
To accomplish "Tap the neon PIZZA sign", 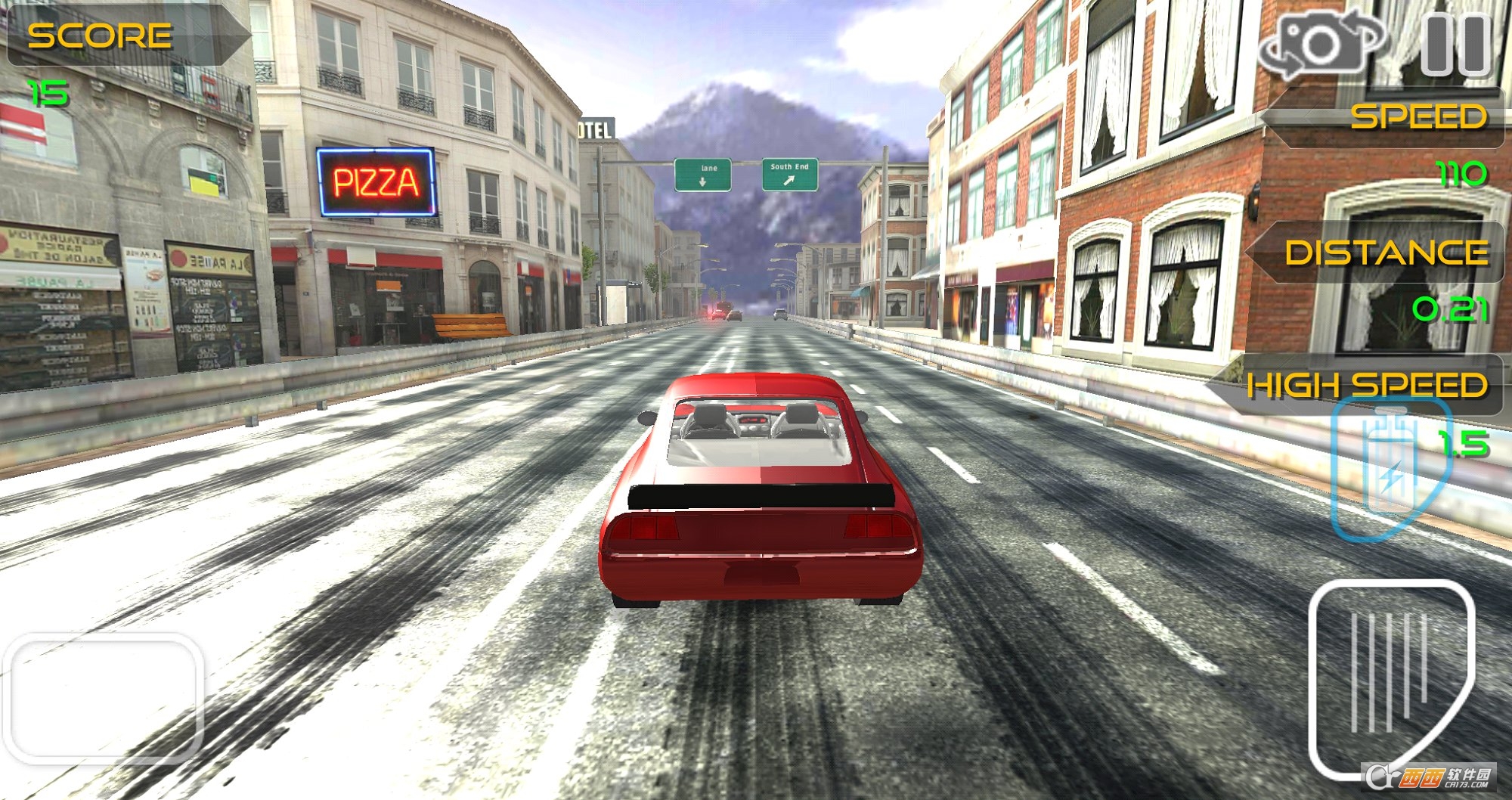I will [376, 179].
